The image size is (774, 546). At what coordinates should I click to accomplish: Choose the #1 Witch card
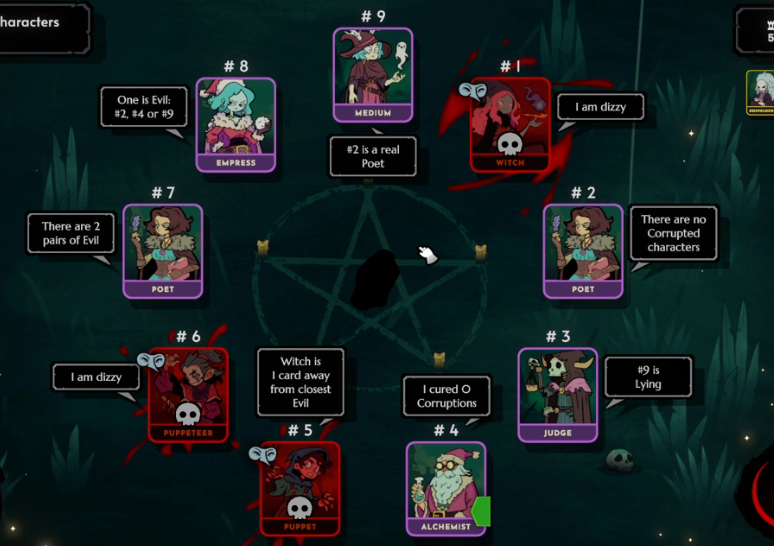tap(510, 124)
